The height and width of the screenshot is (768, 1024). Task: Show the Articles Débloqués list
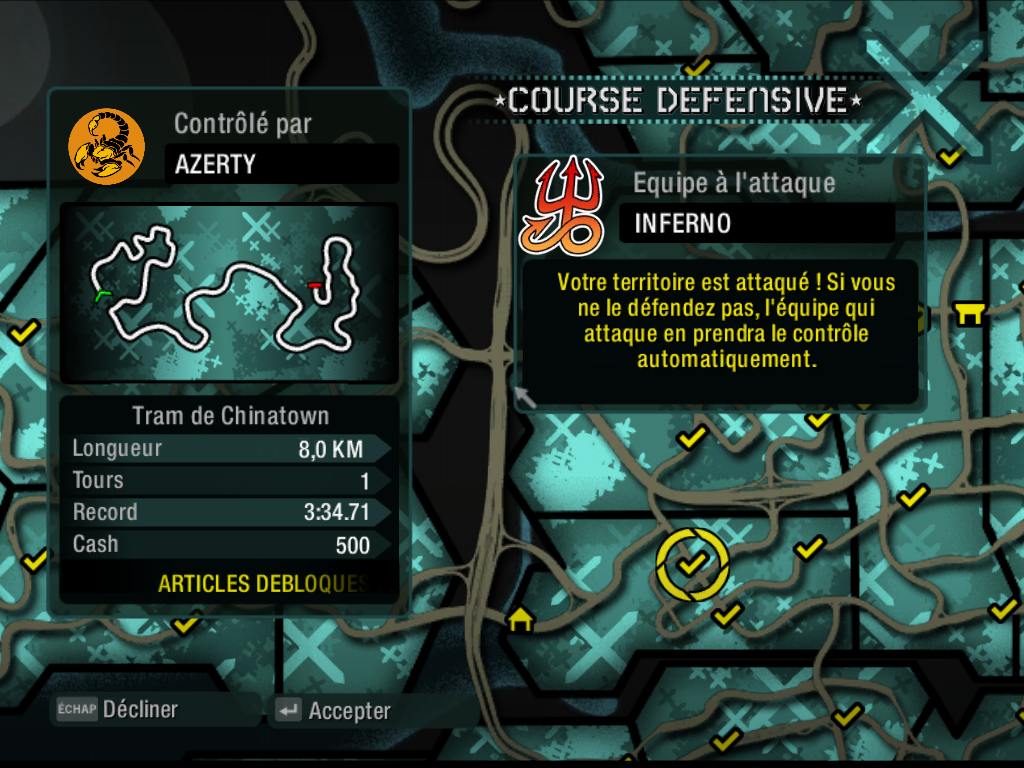[x=262, y=584]
